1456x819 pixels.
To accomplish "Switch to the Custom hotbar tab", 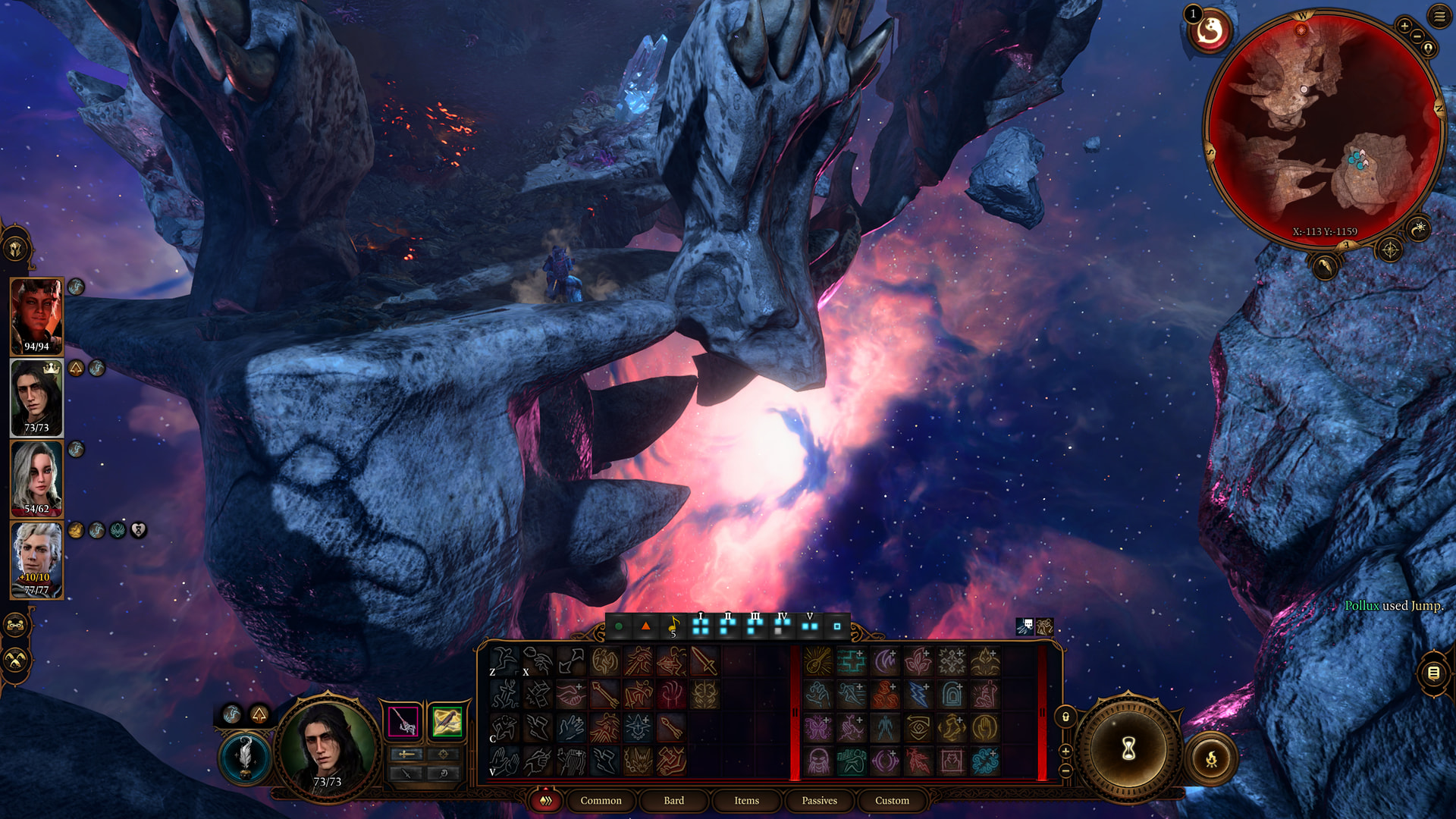I will [x=892, y=800].
